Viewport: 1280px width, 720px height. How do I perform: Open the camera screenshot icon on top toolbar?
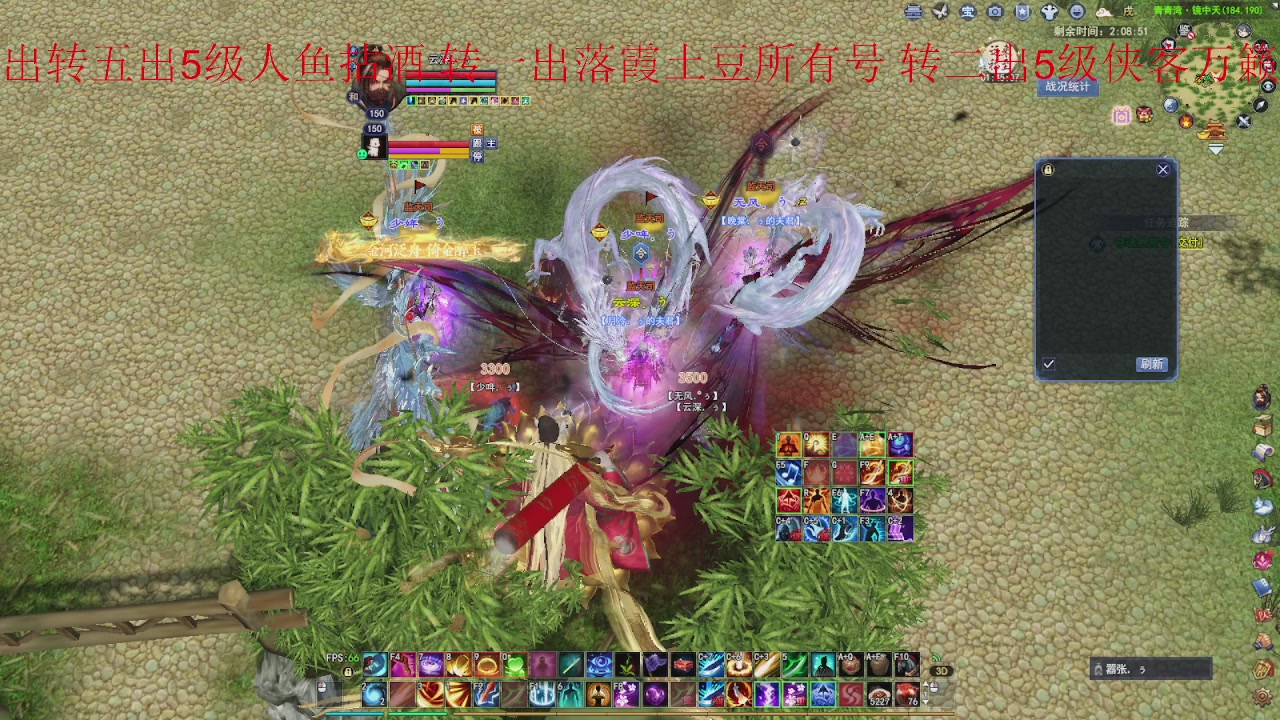994,11
